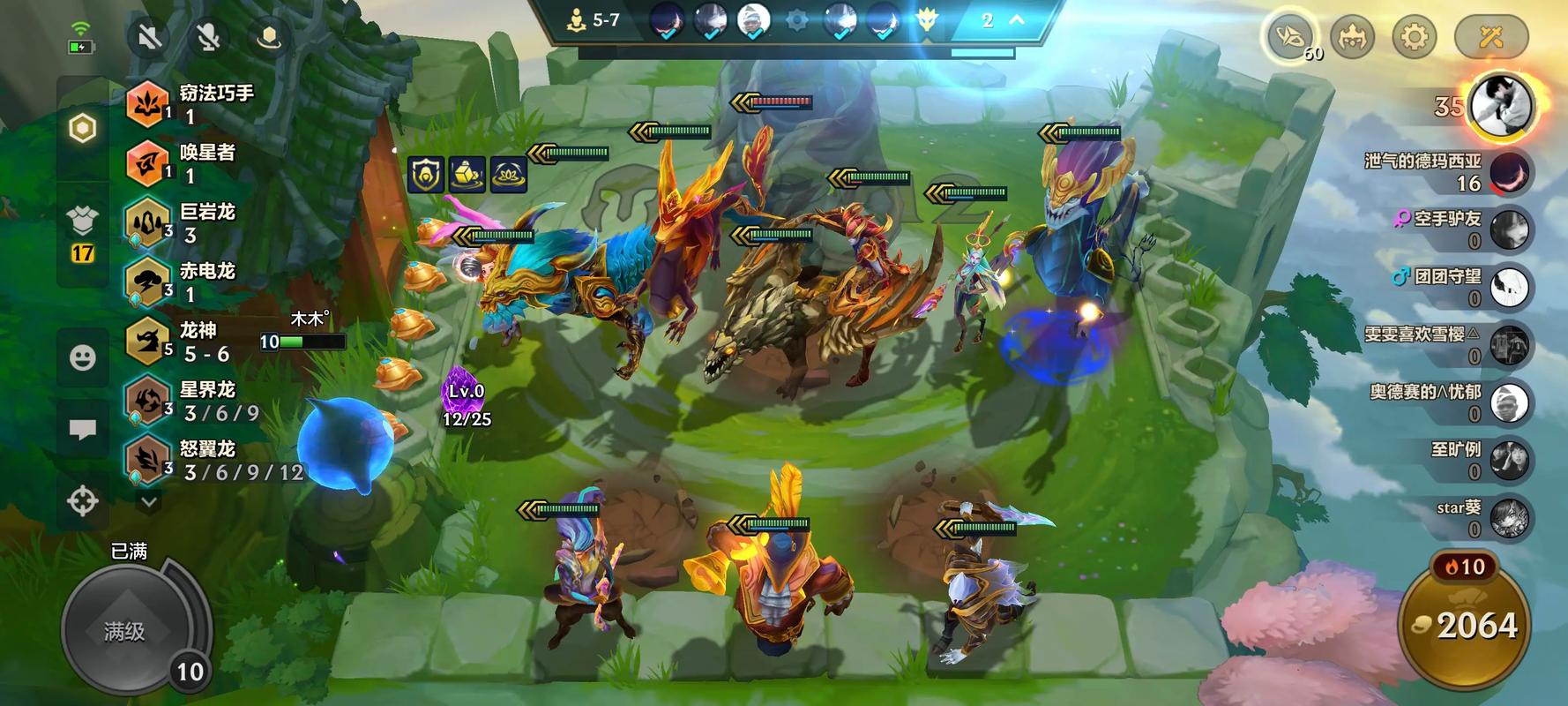Viewport: 1568px width, 706px height.
Task: View player 泄气的德玛西亚 on the scoreboard
Action: [1446, 172]
